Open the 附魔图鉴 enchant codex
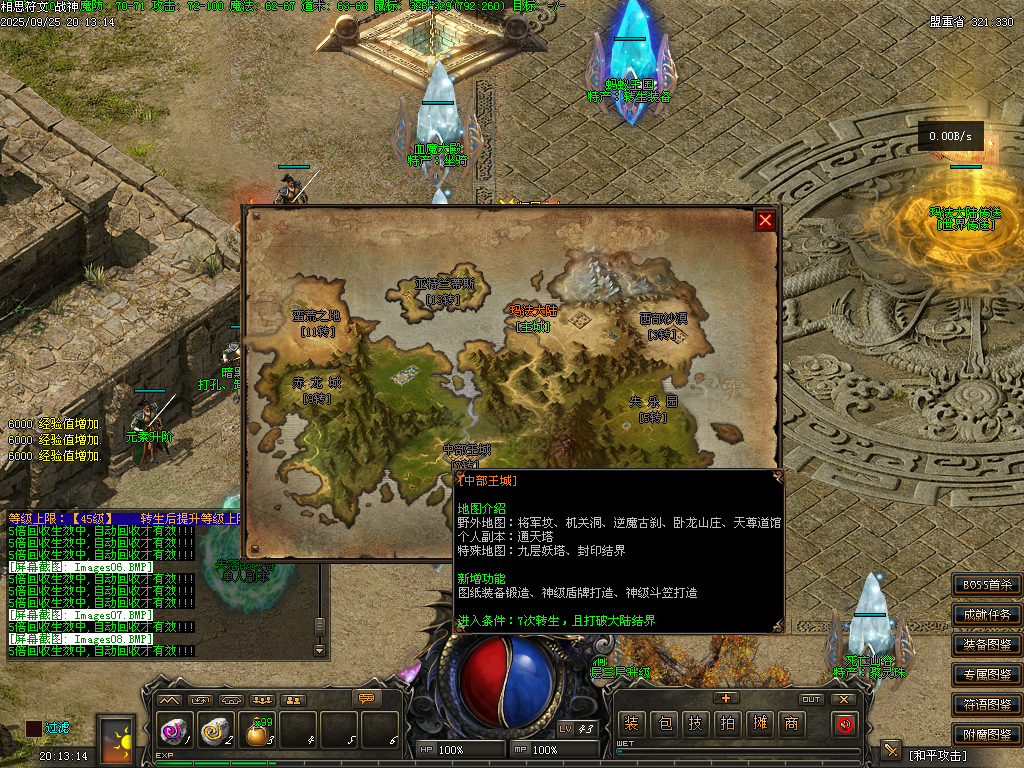This screenshot has height=768, width=1024. (987, 735)
